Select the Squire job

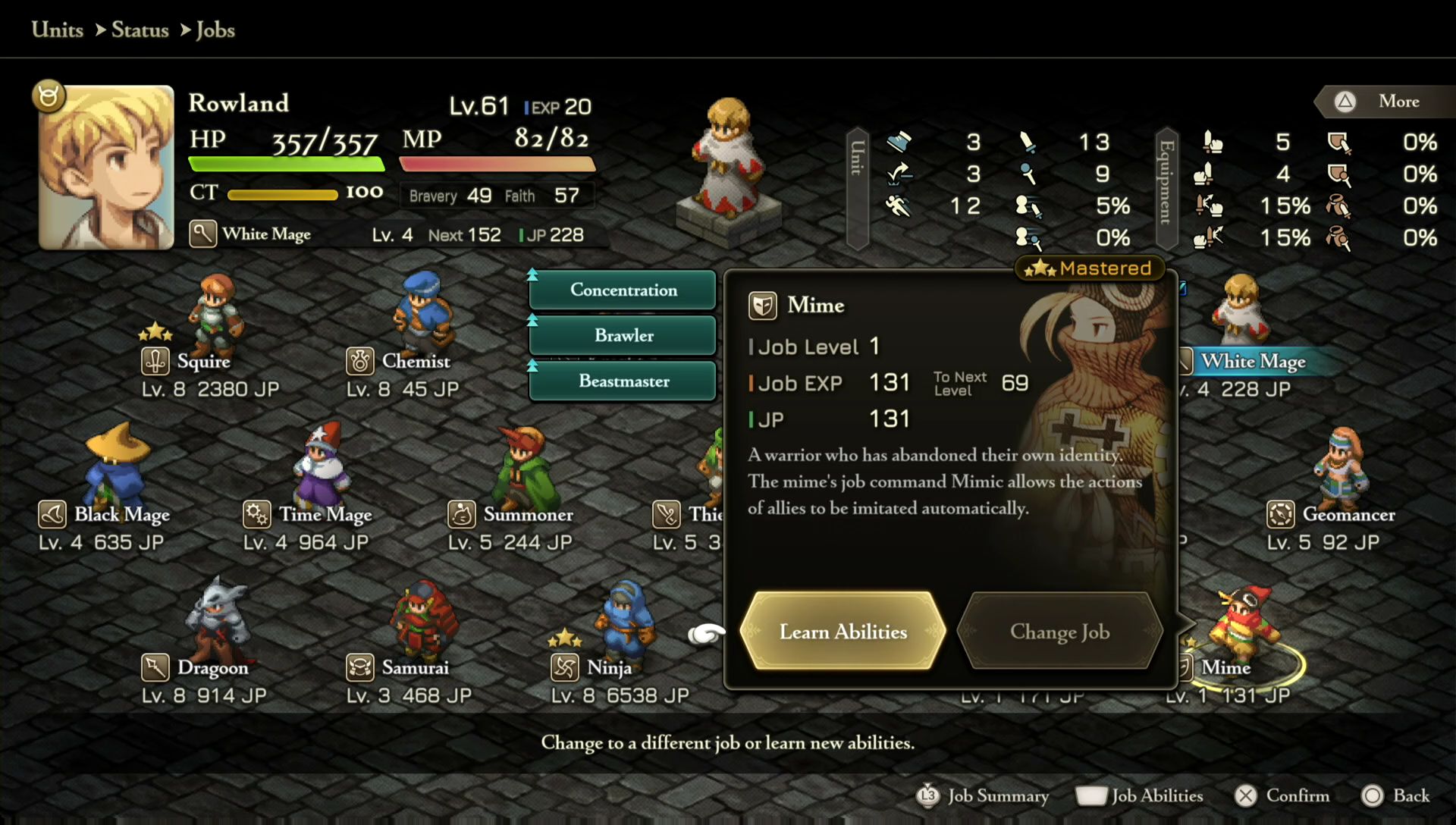203,361
